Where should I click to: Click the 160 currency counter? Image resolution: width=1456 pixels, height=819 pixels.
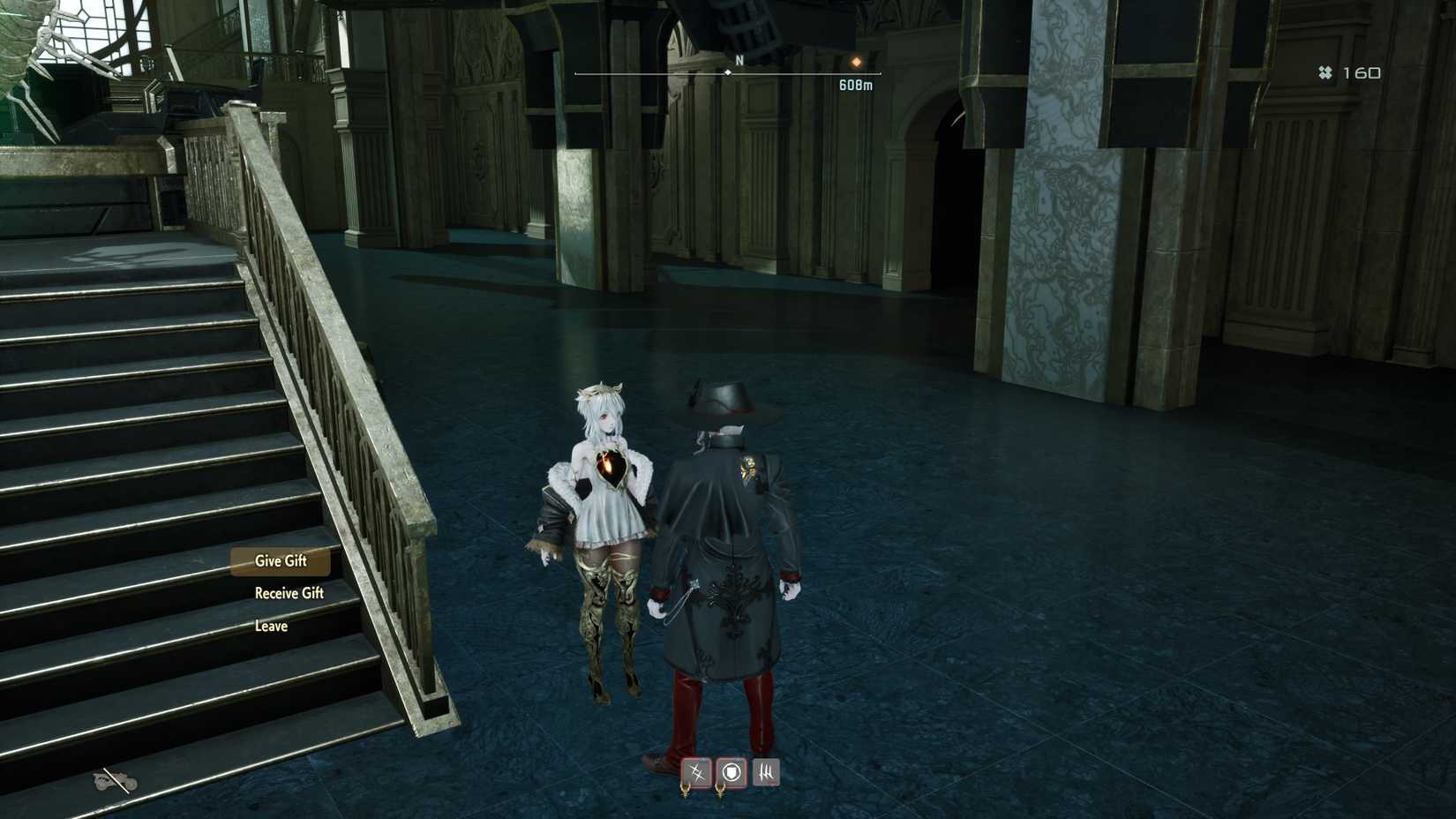(x=1360, y=71)
